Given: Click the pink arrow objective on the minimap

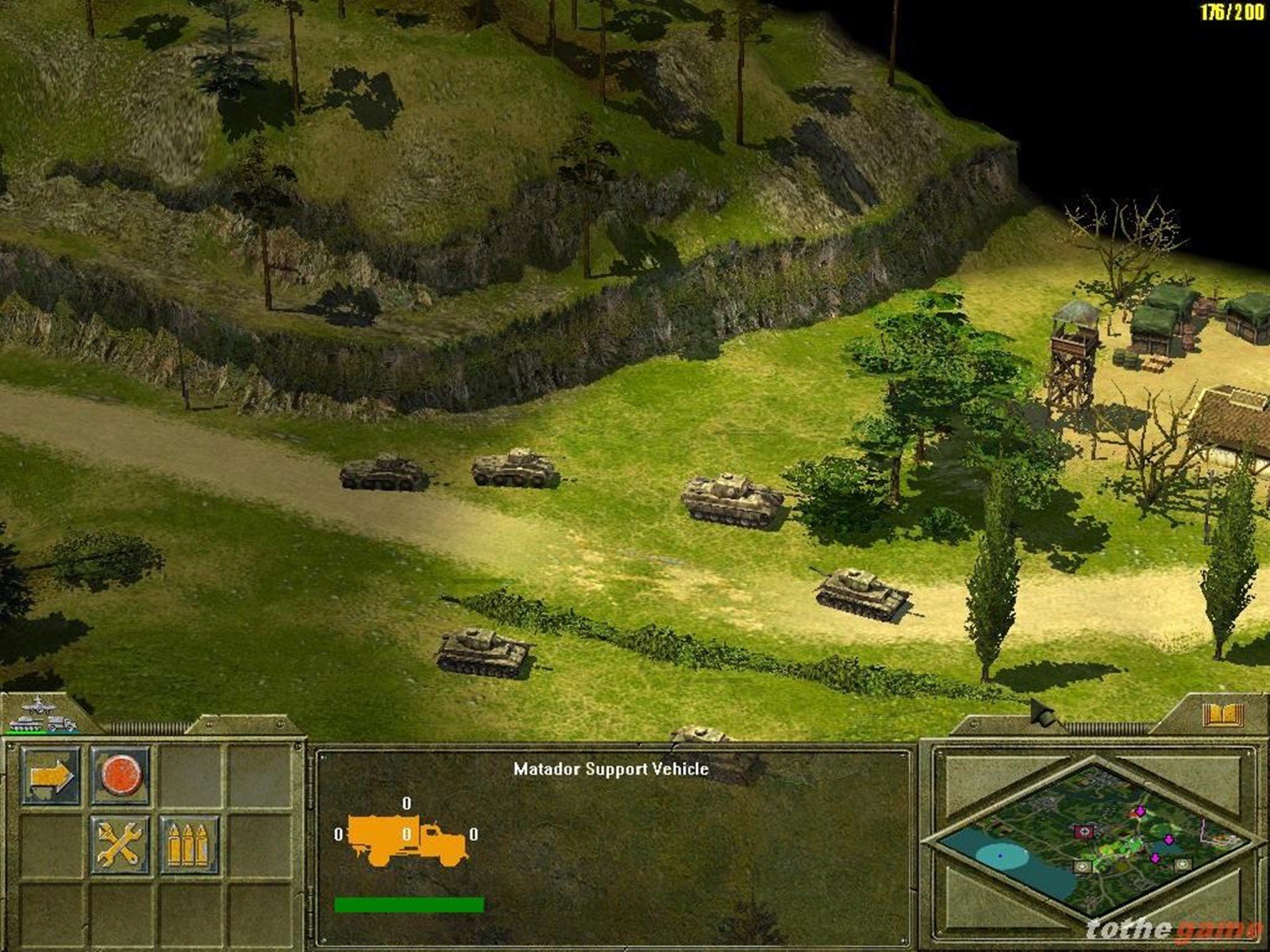Looking at the screenshot, I should [1140, 812].
